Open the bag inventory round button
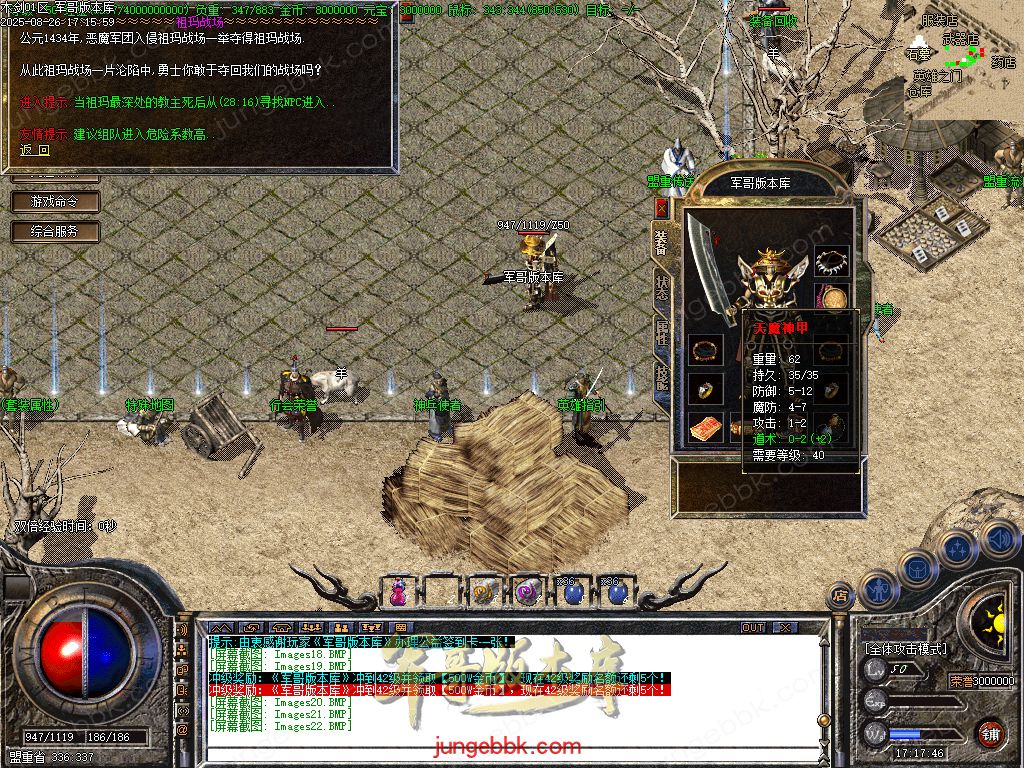This screenshot has height=768, width=1024. coord(918,568)
